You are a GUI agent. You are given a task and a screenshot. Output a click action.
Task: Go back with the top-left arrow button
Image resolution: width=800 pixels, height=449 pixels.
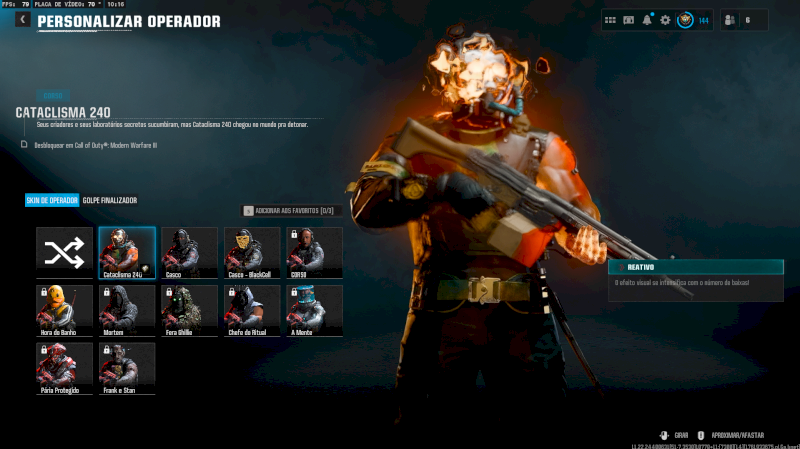22,20
